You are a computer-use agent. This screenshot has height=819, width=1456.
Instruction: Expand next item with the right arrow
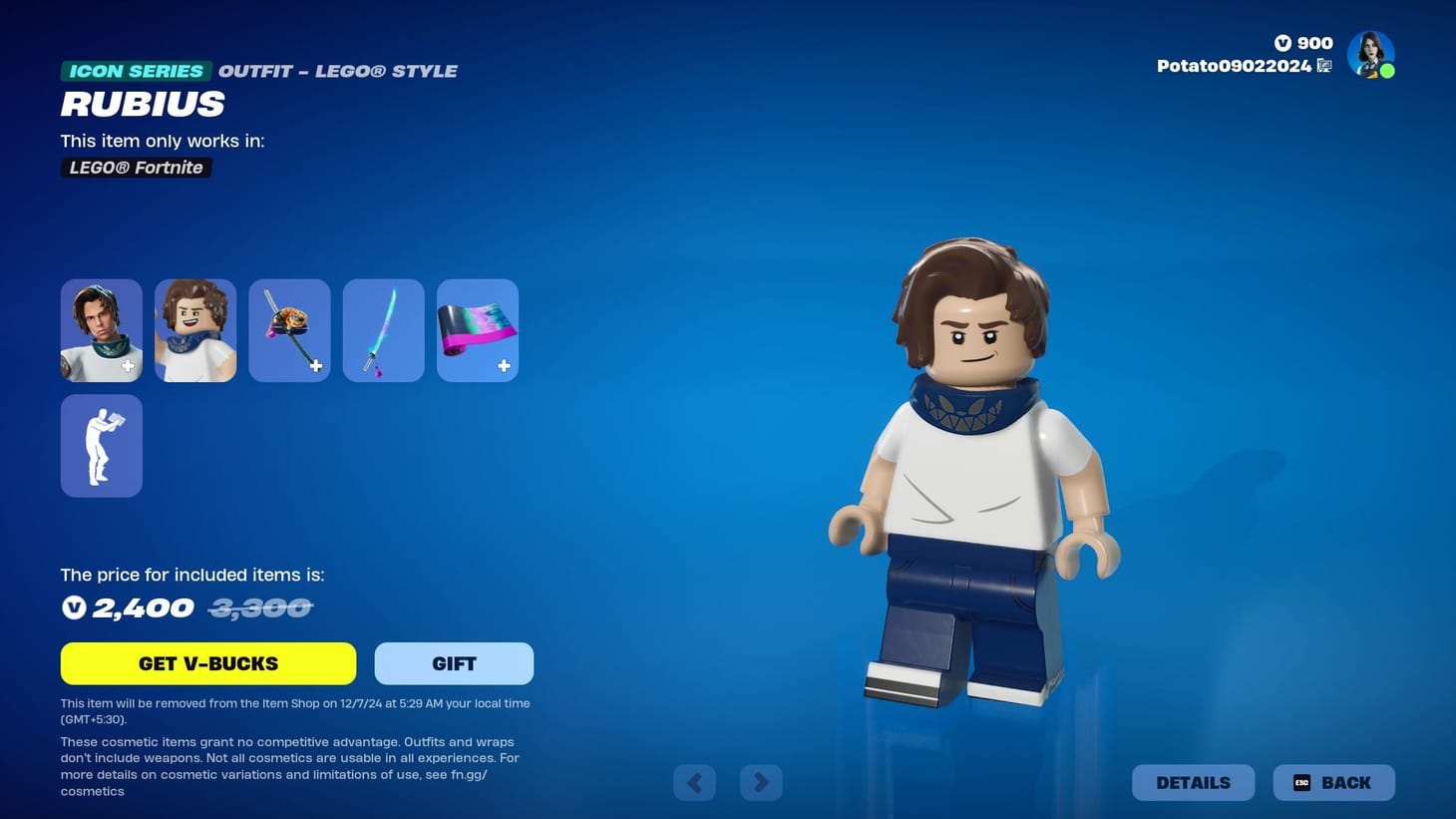(x=761, y=782)
